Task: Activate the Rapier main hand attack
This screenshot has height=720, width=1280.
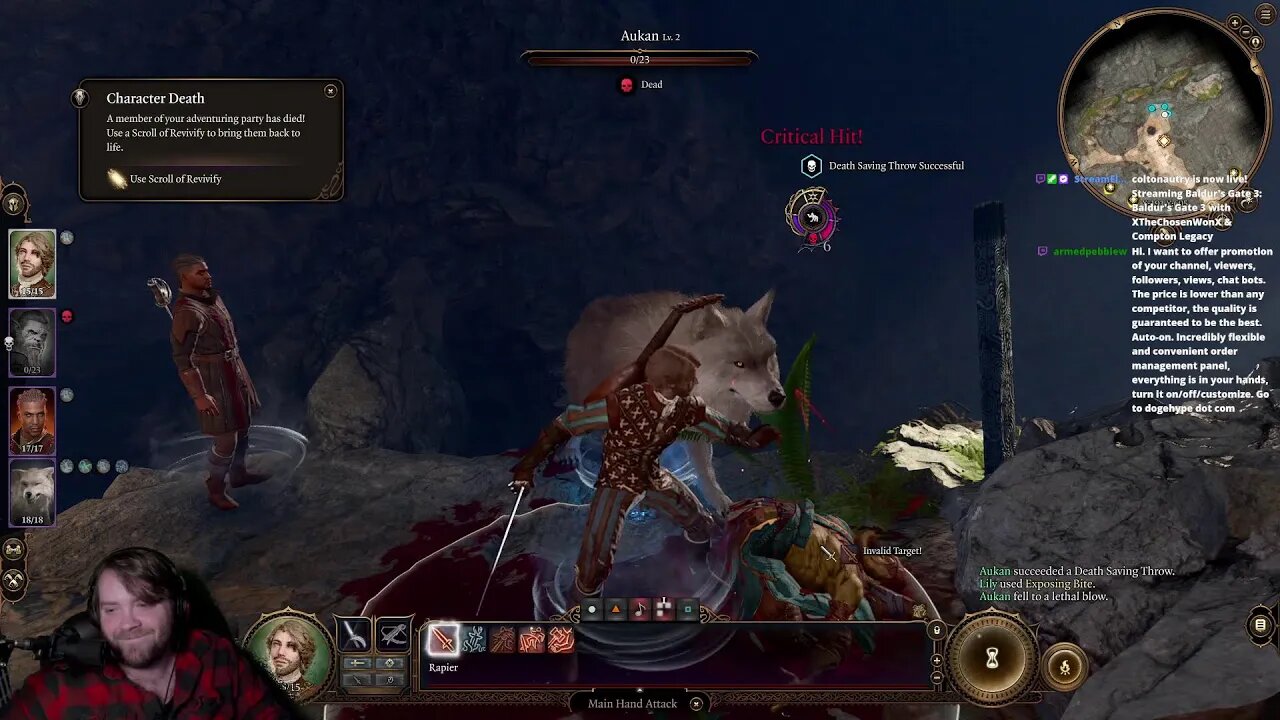Action: click(443, 639)
